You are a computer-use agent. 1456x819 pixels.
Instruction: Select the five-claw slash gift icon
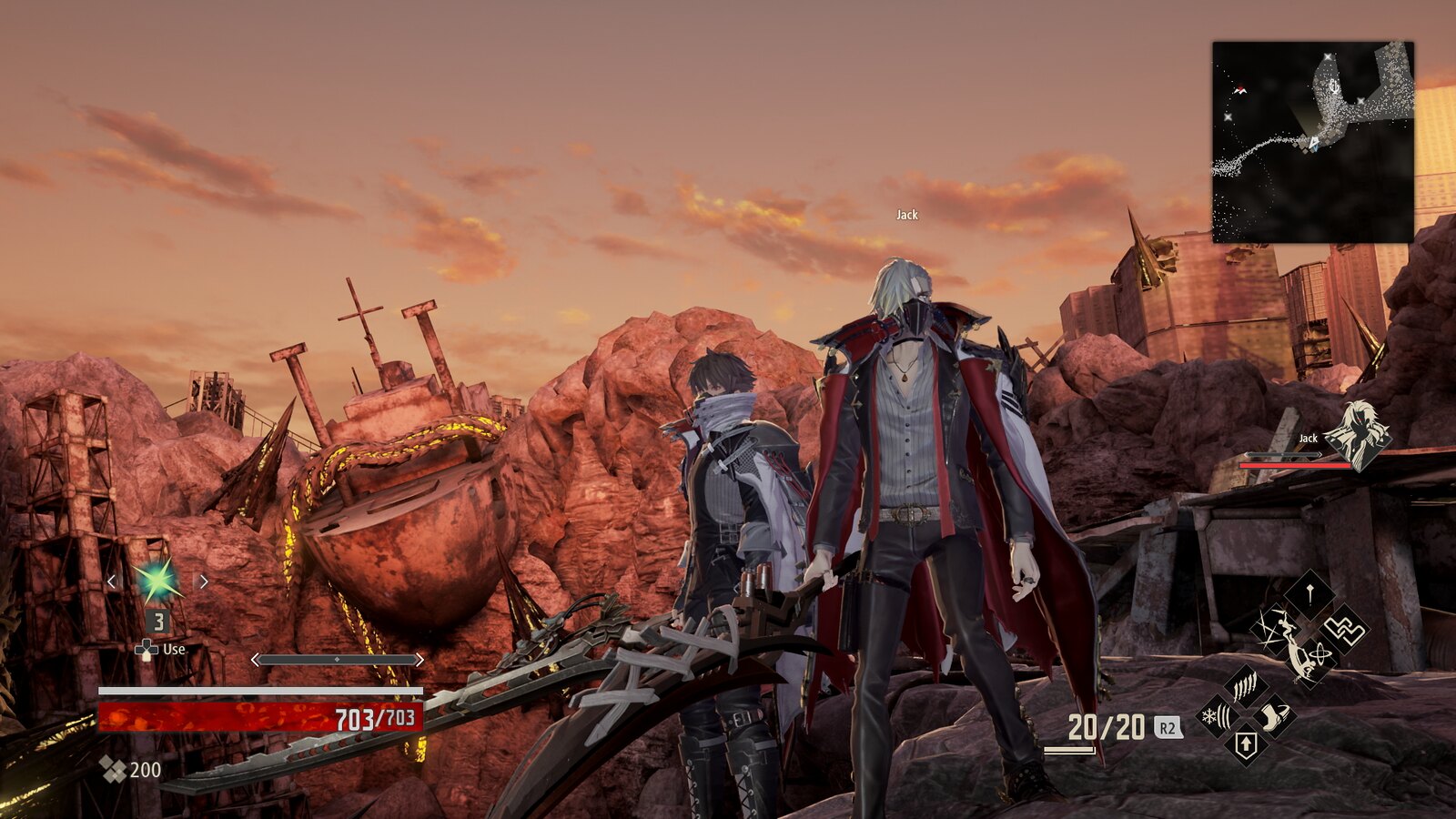(1245, 684)
